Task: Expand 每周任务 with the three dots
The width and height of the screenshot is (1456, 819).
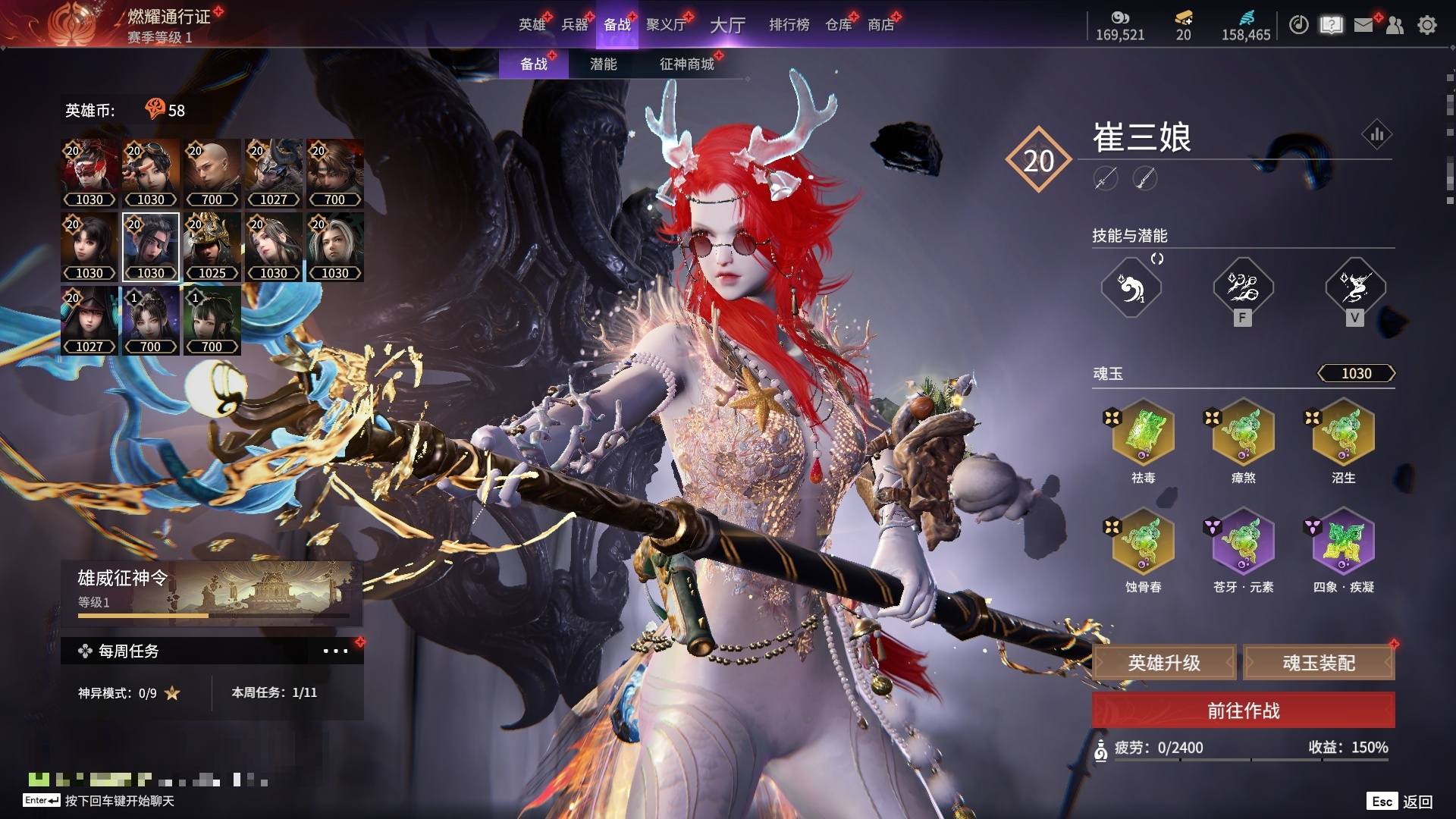Action: pos(335,651)
